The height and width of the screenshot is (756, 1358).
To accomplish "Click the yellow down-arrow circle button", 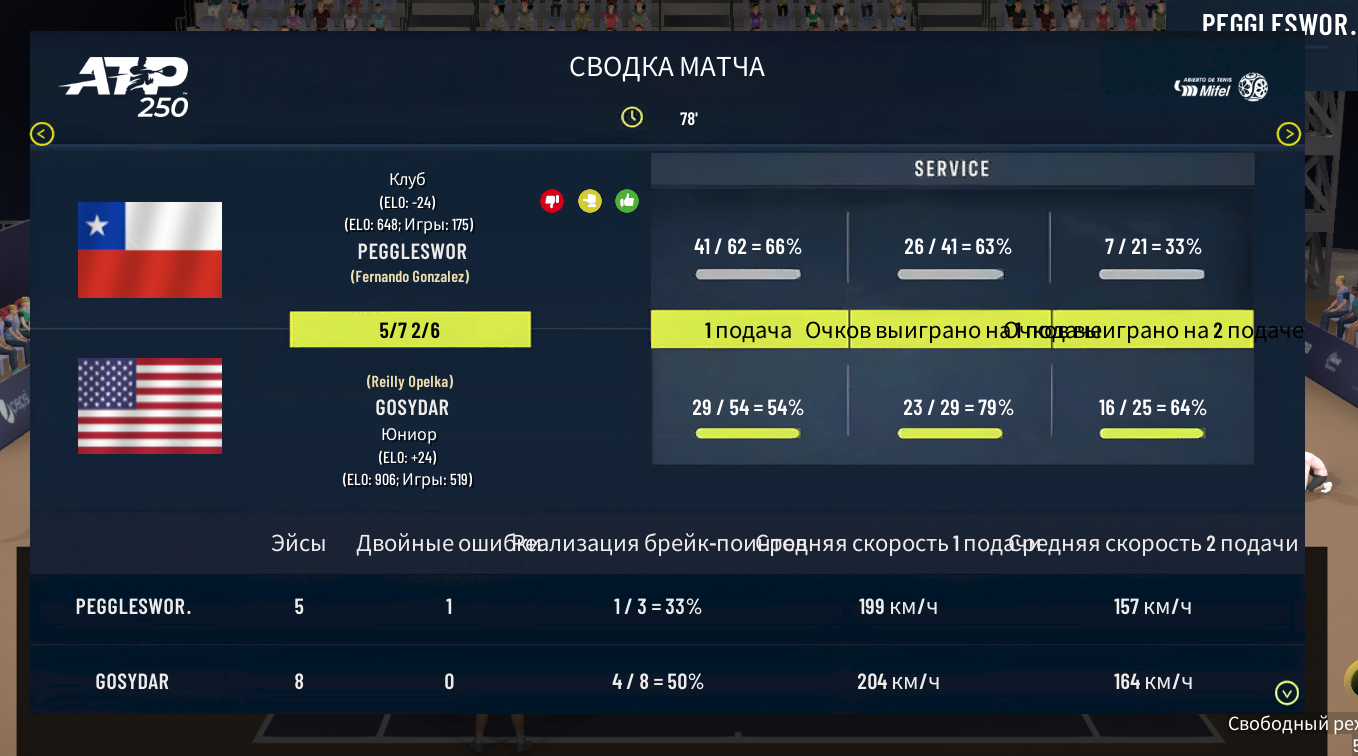I will click(x=1287, y=692).
